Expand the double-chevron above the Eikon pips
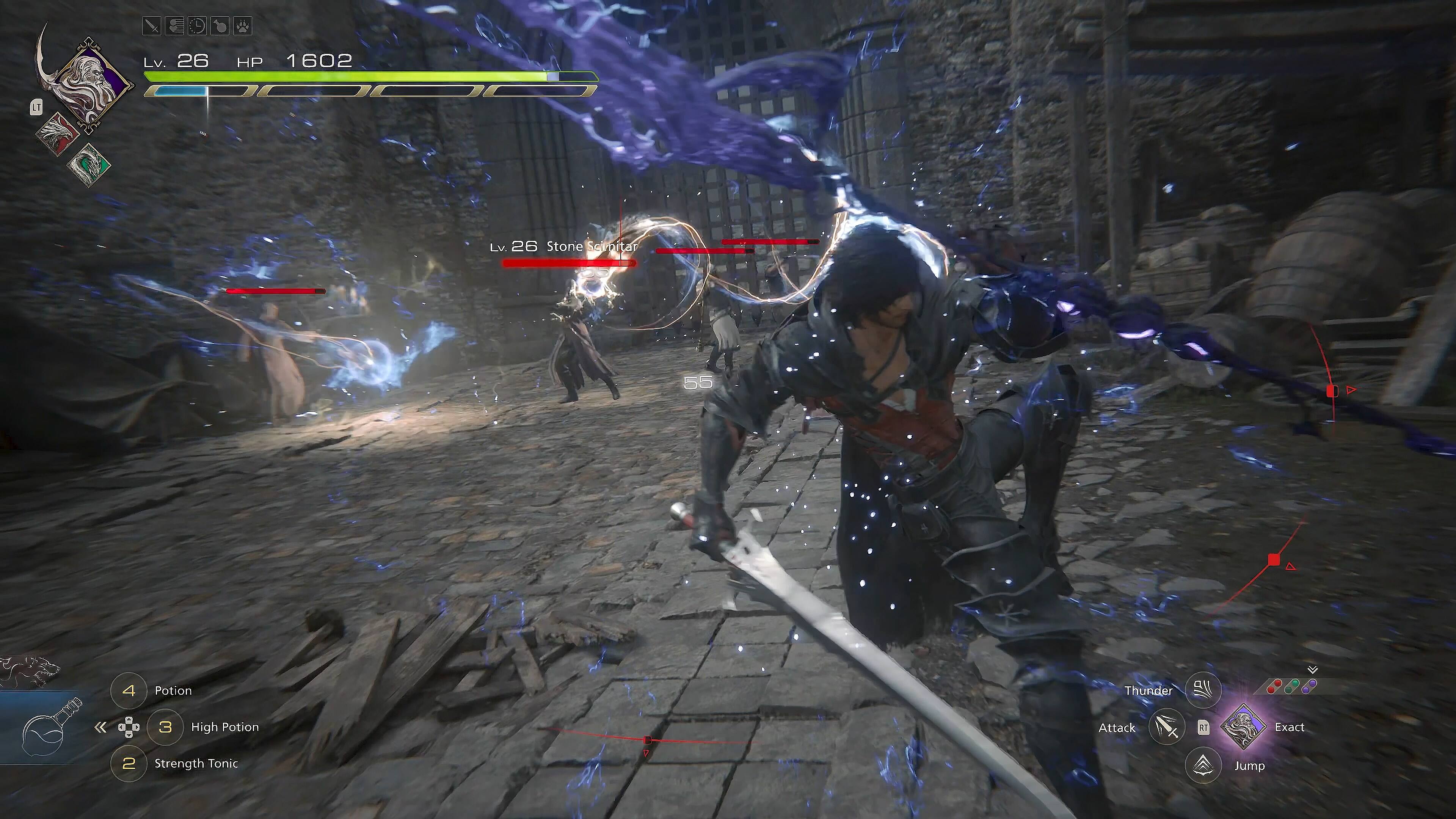Image resolution: width=1456 pixels, height=819 pixels. click(x=1312, y=670)
